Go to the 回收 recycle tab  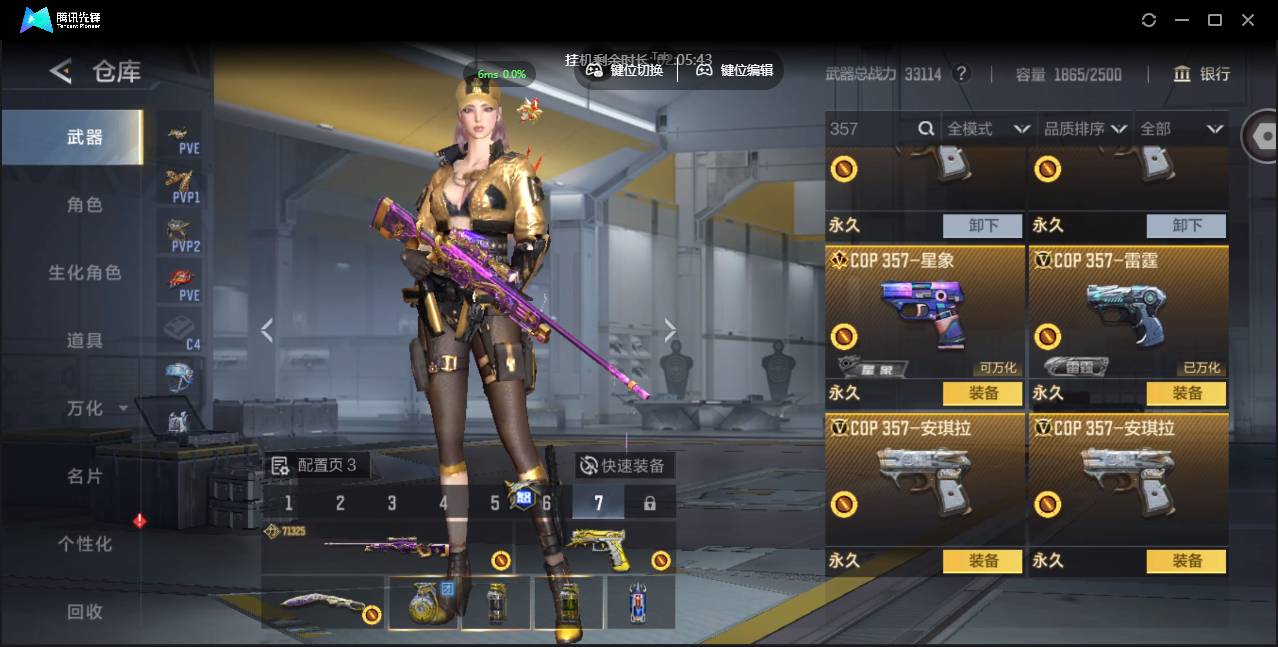[x=84, y=611]
